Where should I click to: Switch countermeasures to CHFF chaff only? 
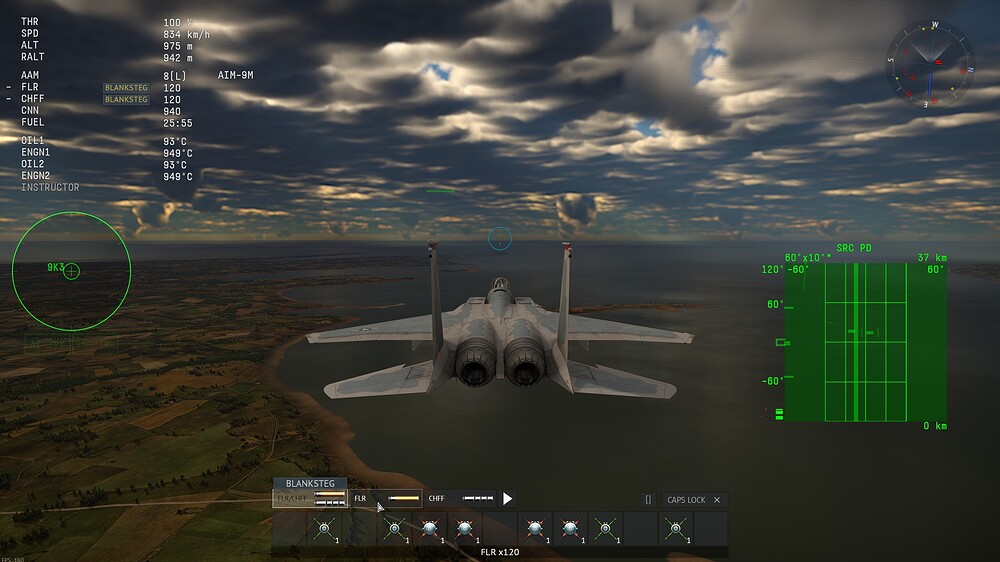point(461,498)
